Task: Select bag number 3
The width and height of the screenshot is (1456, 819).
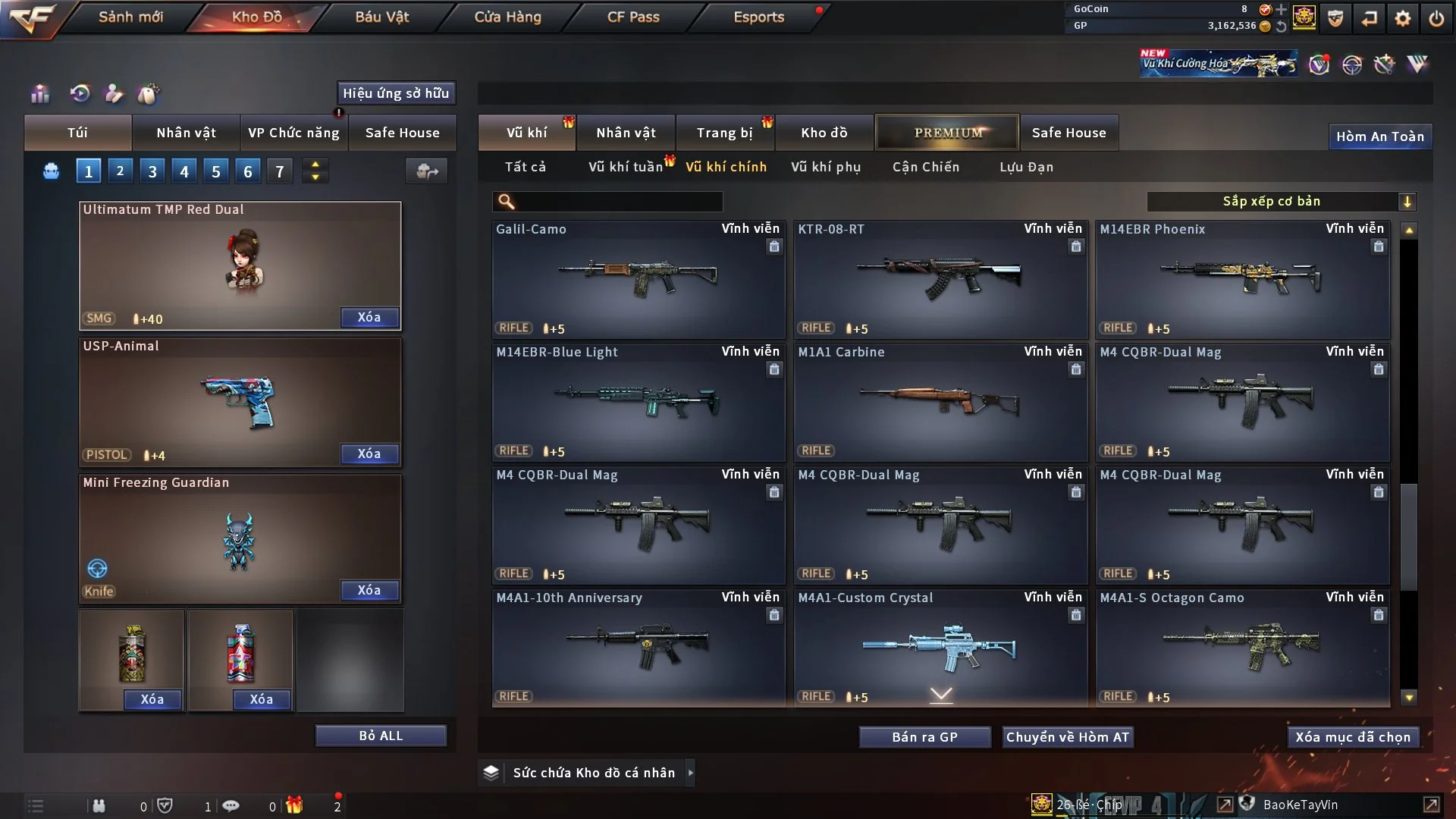Action: (x=152, y=171)
